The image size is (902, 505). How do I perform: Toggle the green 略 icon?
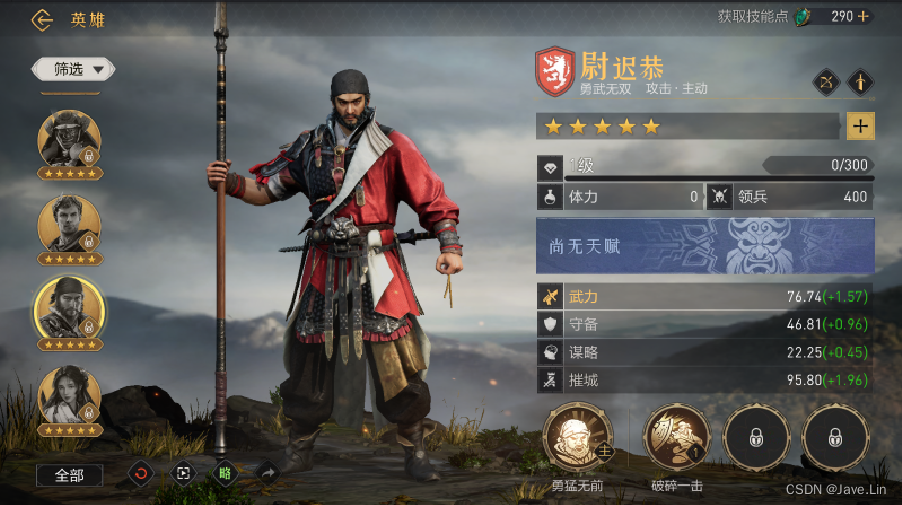click(225, 473)
